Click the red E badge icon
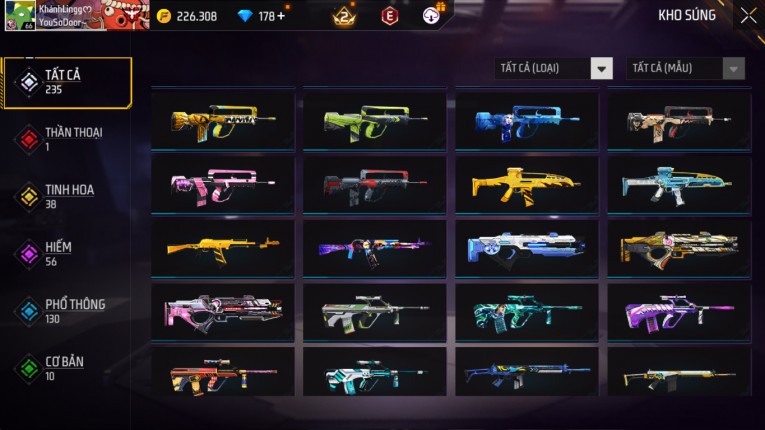The image size is (765, 430). coord(389,16)
